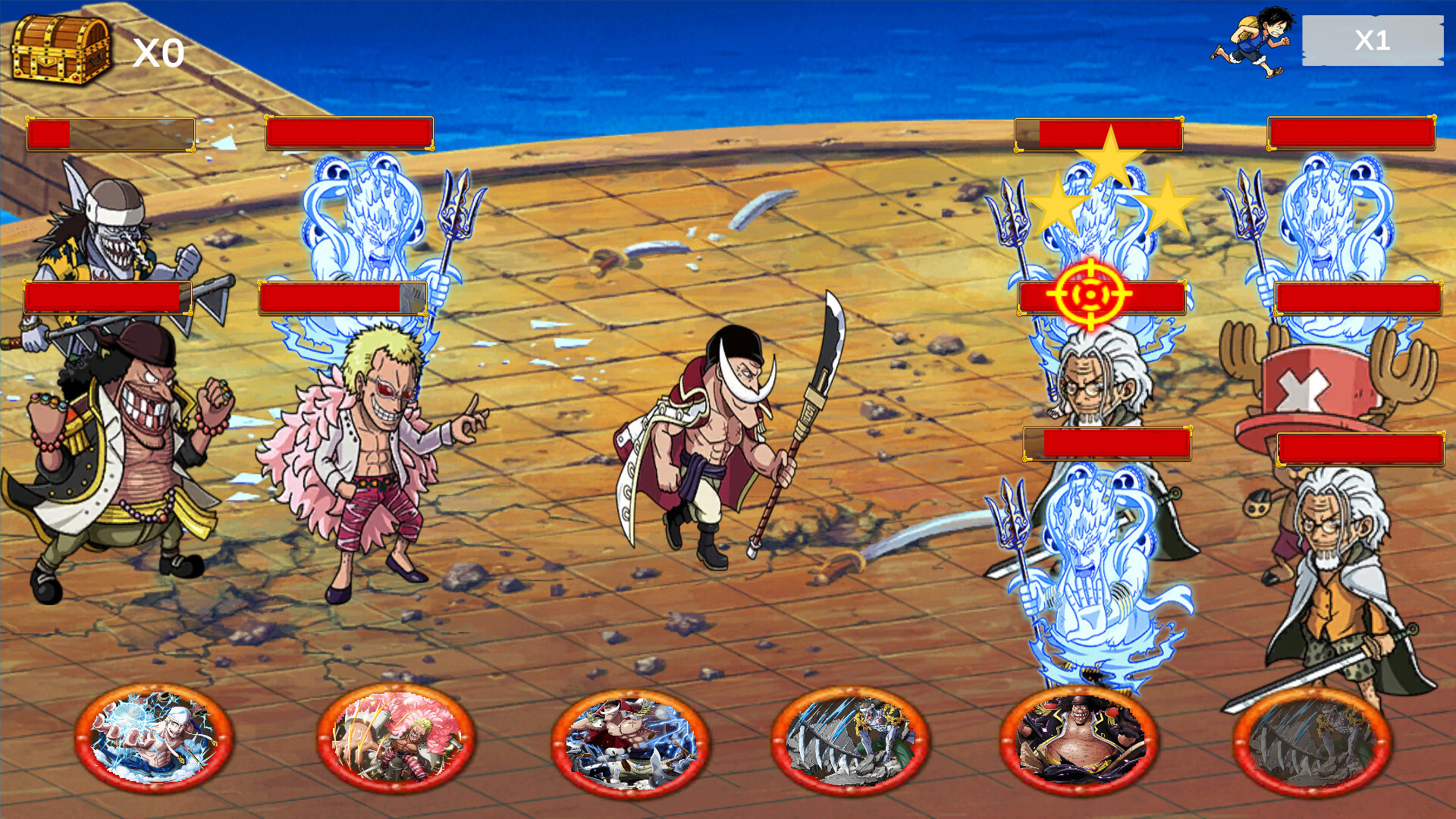Toggle the X1 battle speed button
This screenshot has width=1456, height=819.
1373,42
